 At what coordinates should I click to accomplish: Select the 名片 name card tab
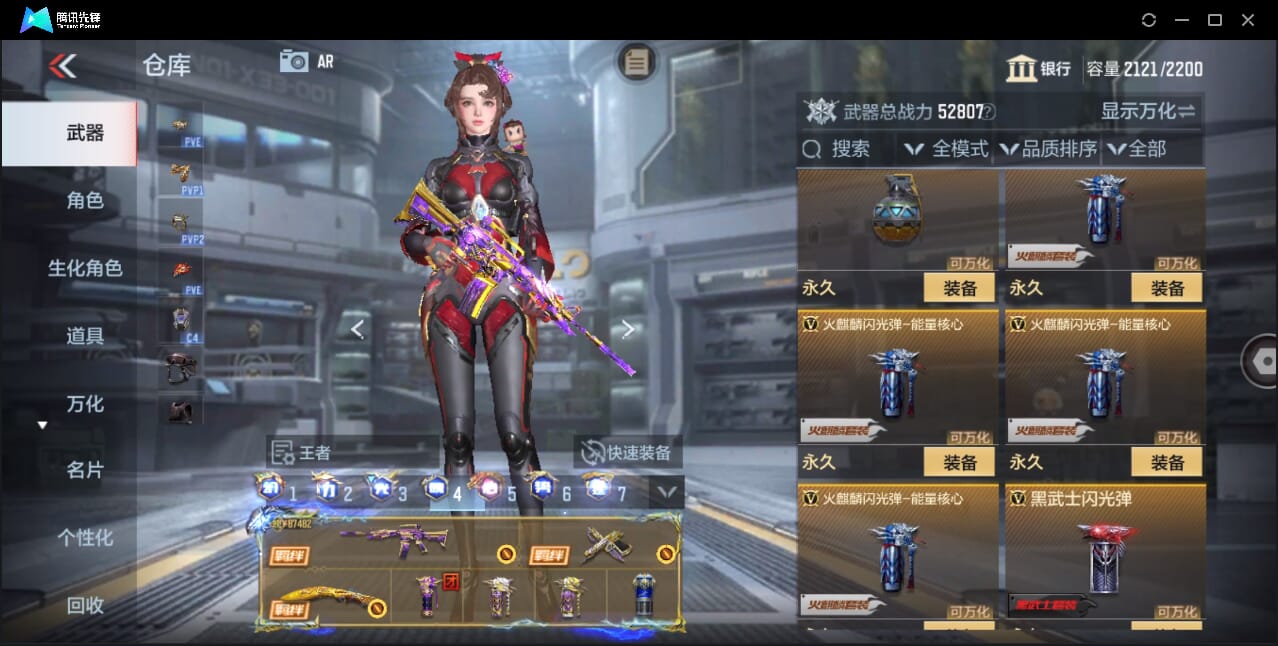click(85, 470)
